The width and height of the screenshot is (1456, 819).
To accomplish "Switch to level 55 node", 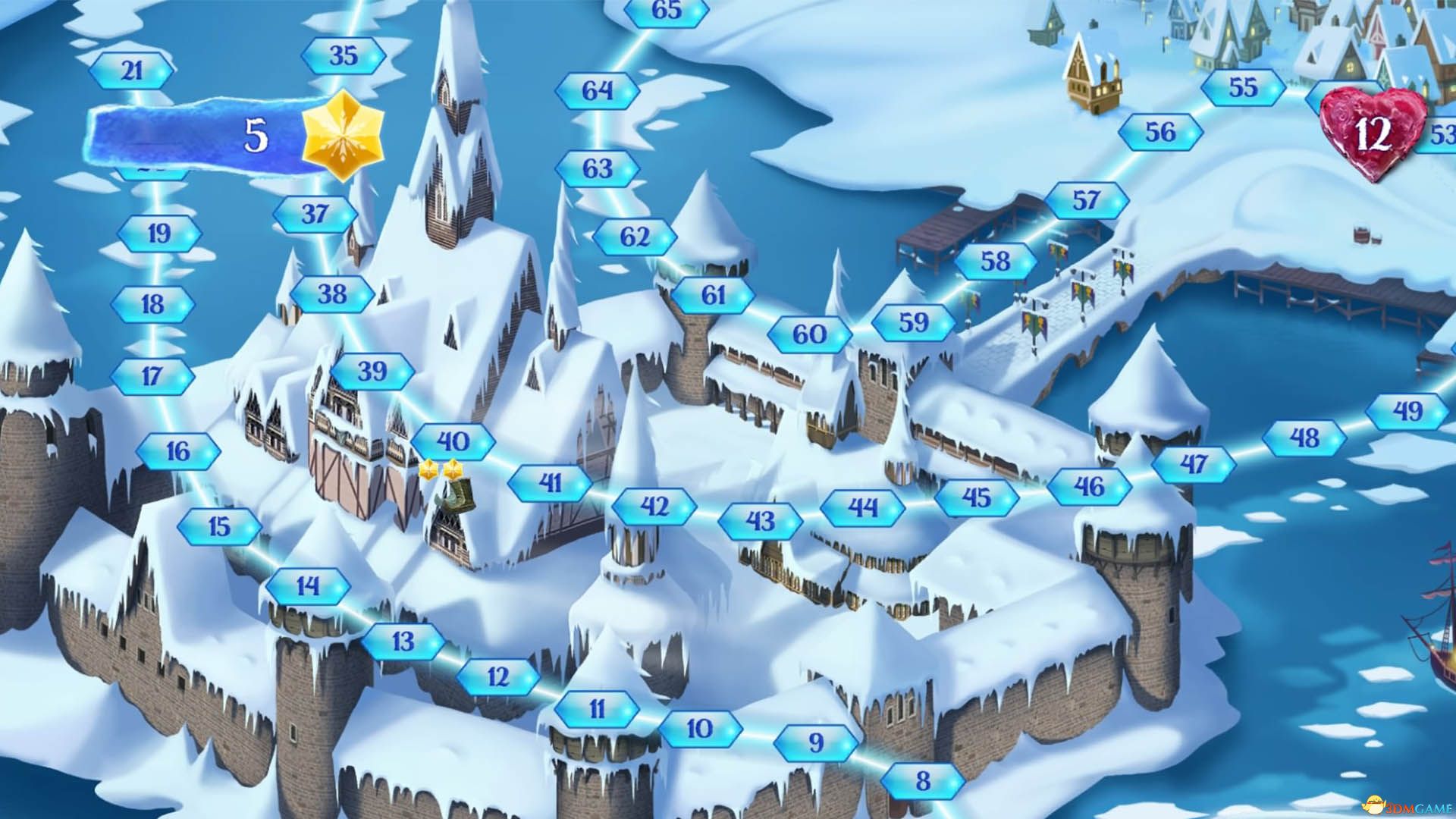I will click(1244, 86).
